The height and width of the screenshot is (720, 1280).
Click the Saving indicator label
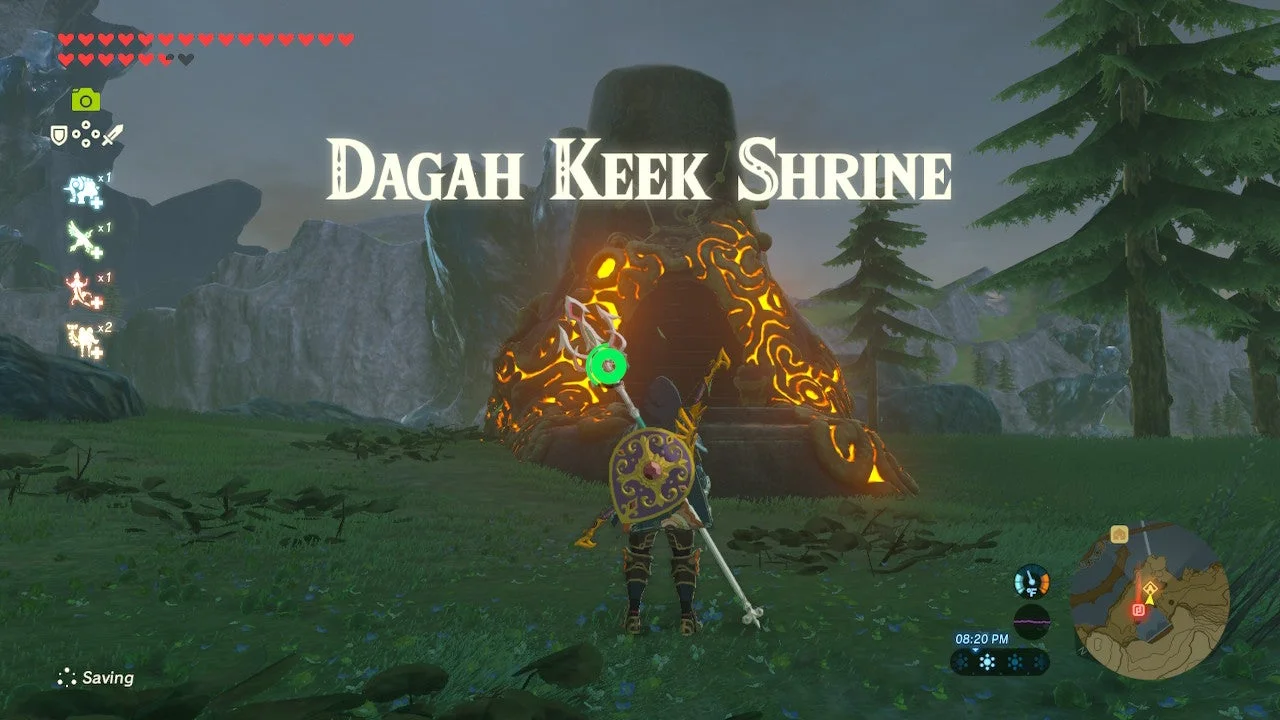(x=106, y=678)
